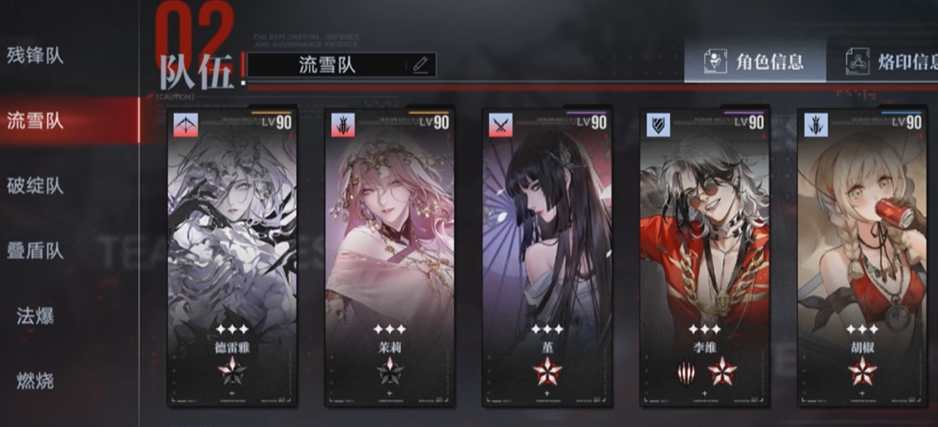Edit team name with pencil icon
938x427 pixels.
pyautogui.click(x=420, y=66)
